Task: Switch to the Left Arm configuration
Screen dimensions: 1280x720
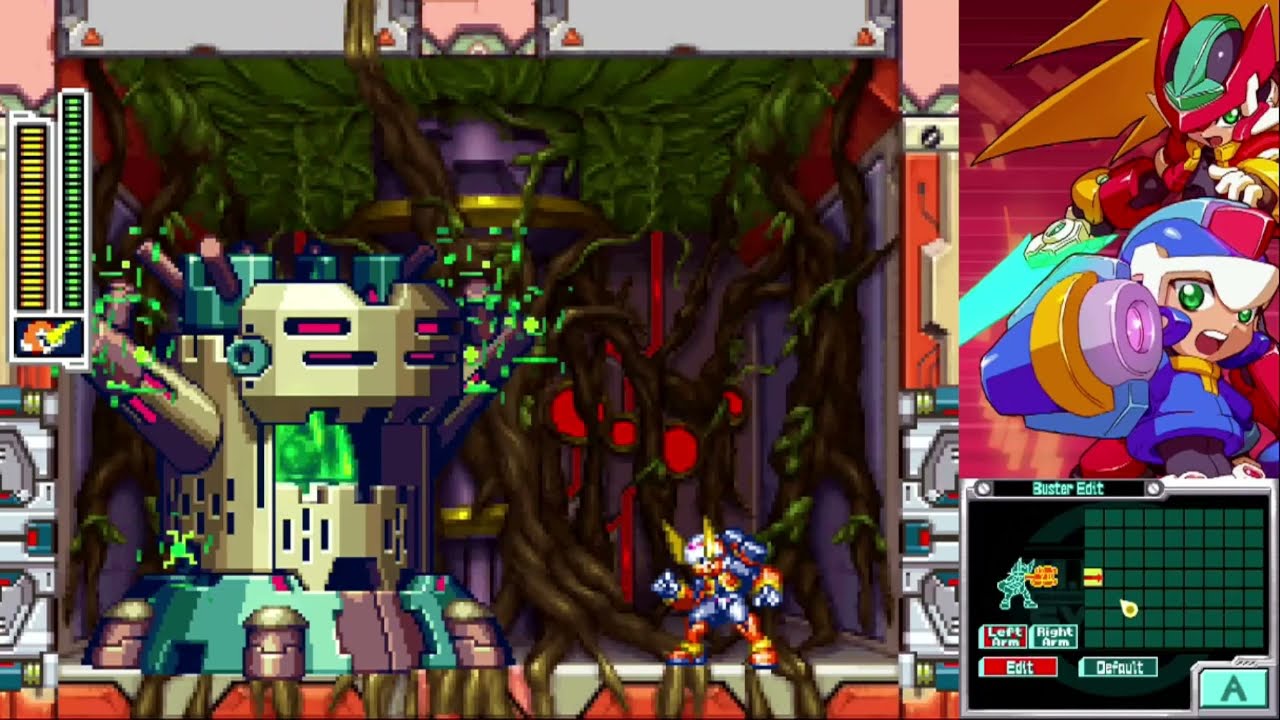Action: coord(1006,636)
